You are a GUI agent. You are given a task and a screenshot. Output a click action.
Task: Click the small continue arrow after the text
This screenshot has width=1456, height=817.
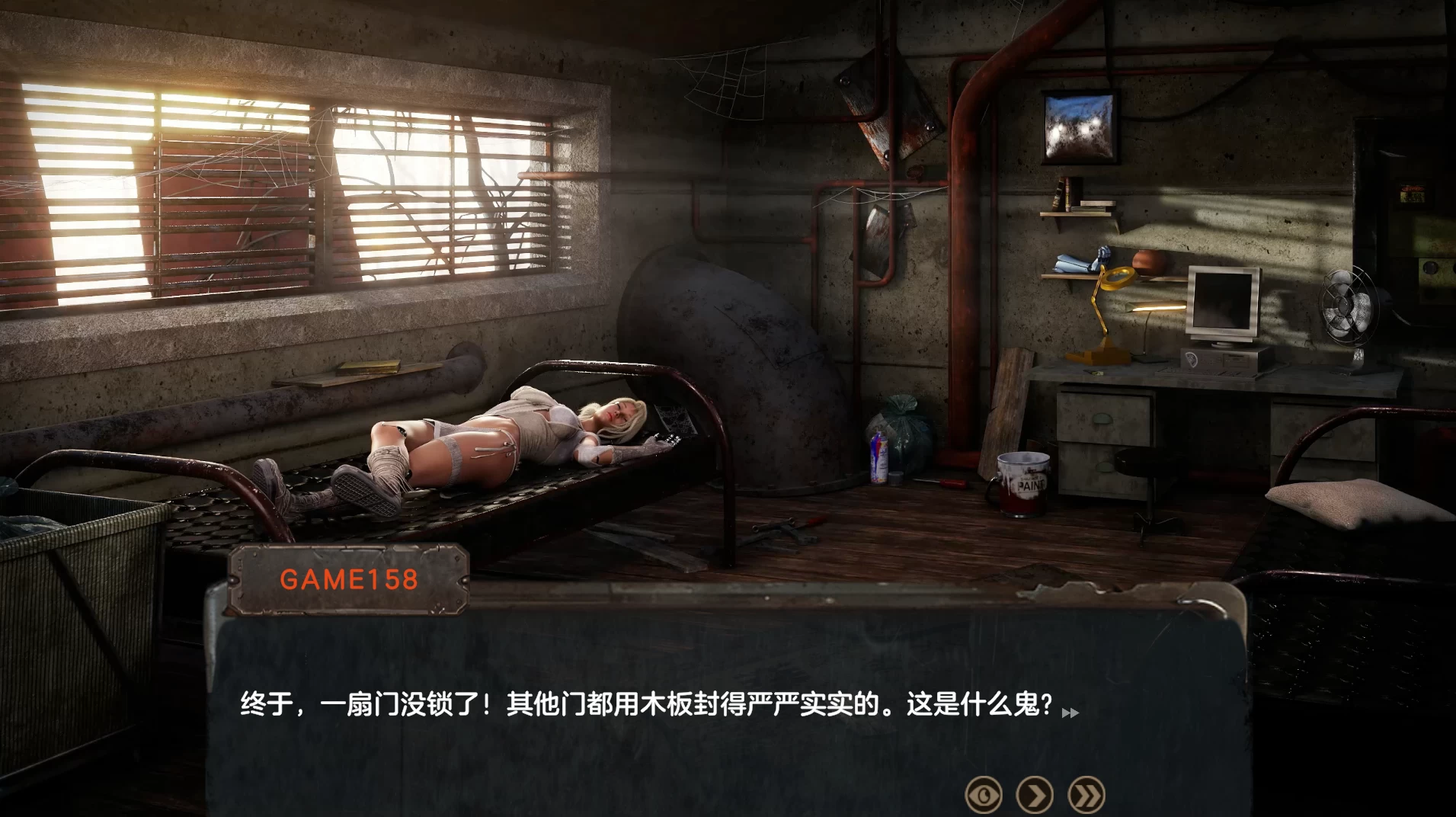[x=1071, y=713]
